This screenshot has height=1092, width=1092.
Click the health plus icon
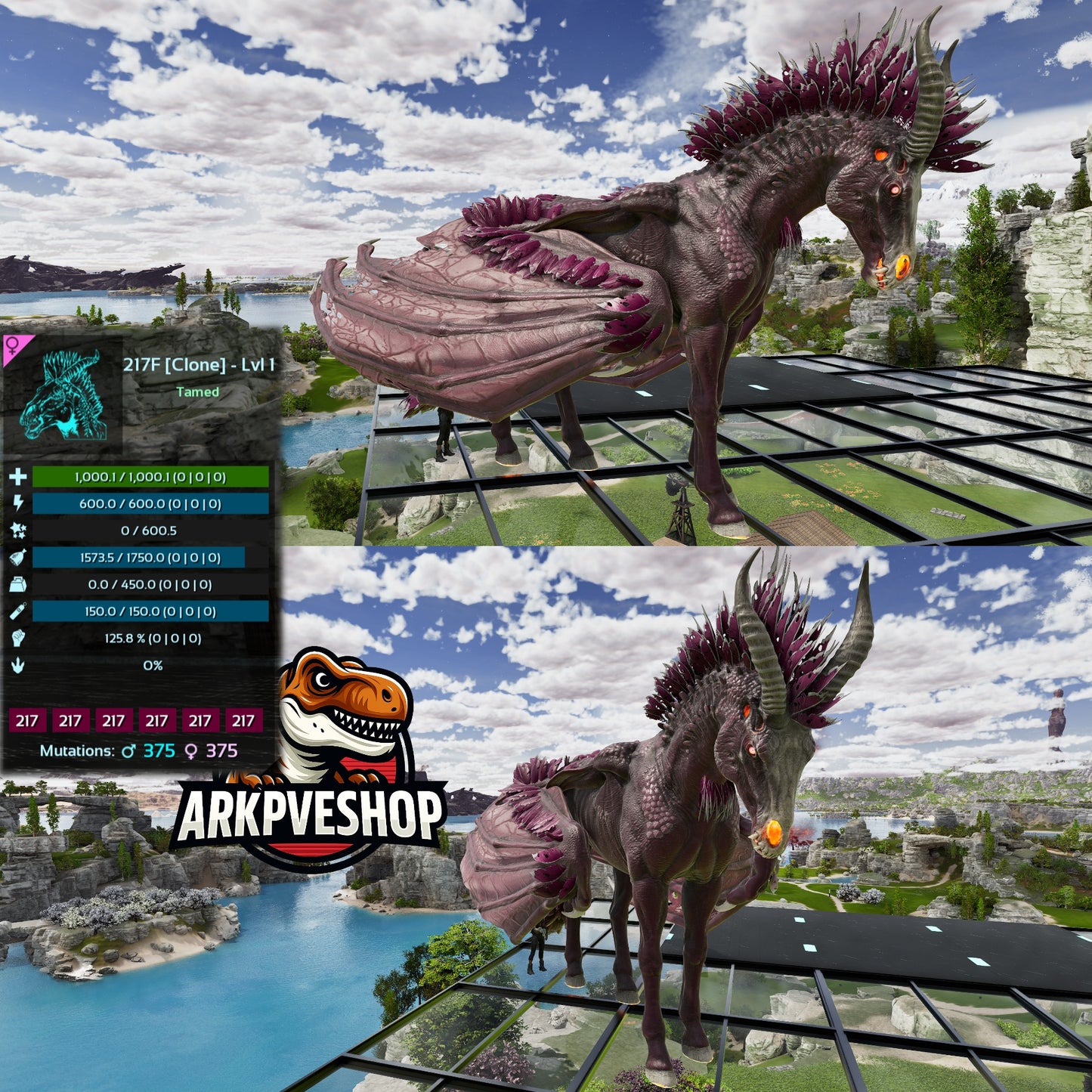[x=18, y=477]
